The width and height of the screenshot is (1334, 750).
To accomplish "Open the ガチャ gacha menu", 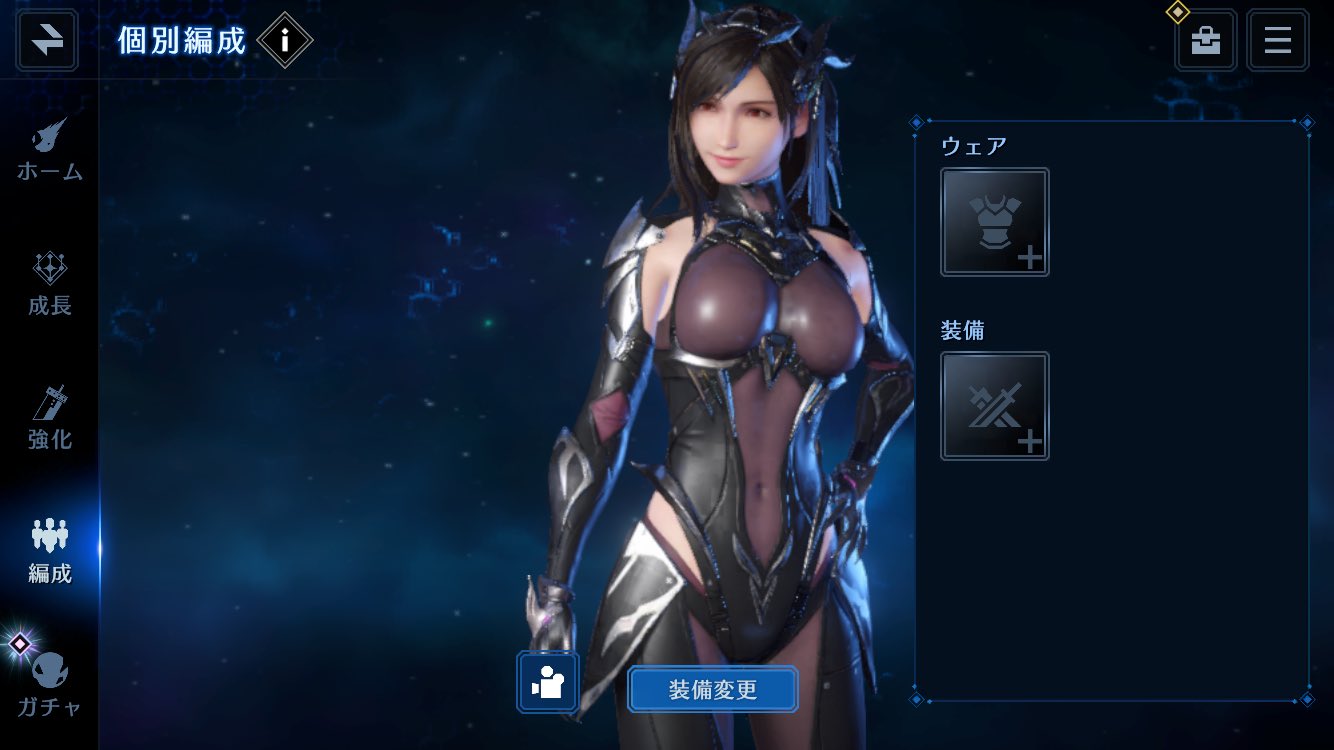I will [x=49, y=685].
